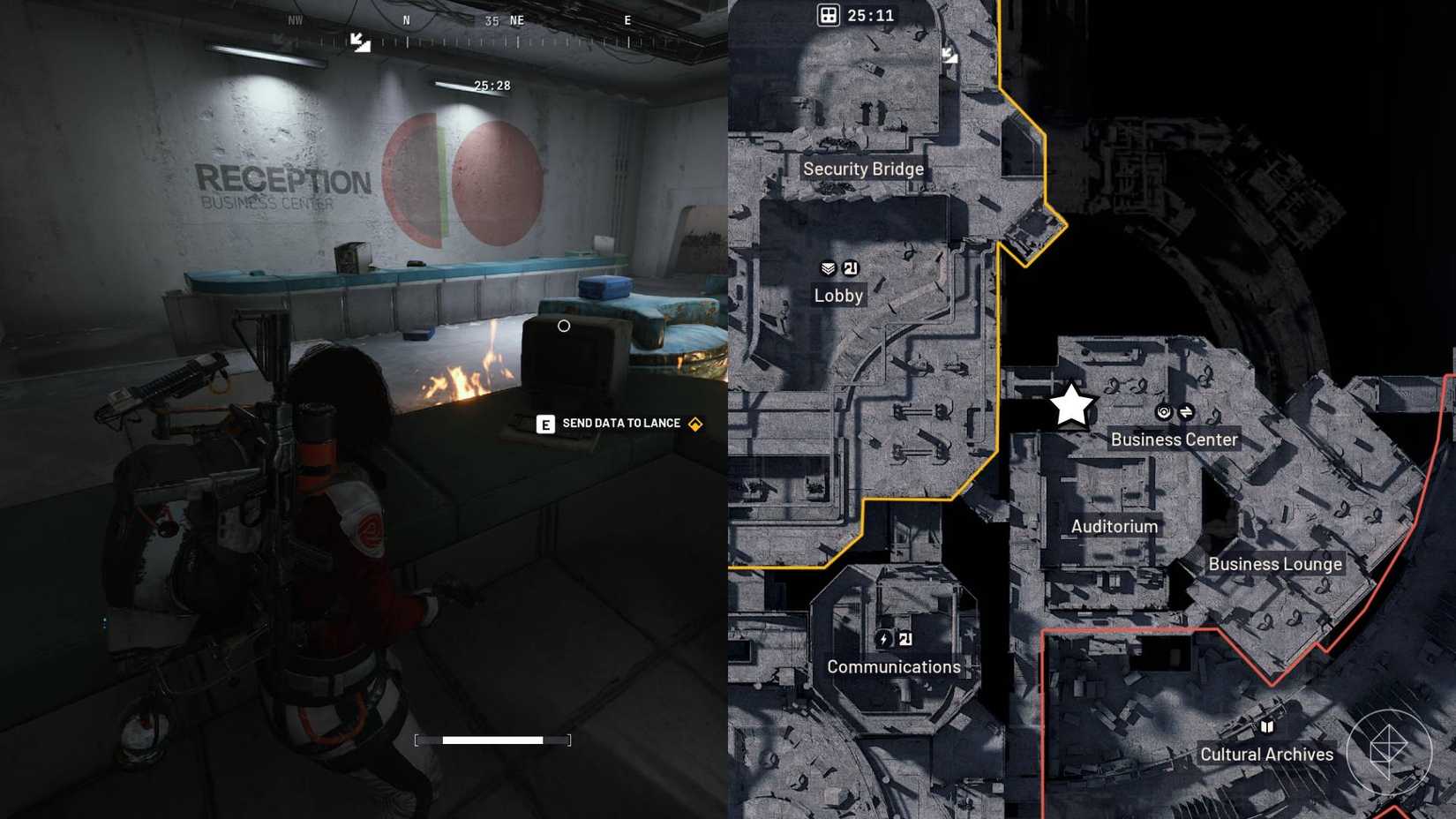Toggle the objective diamond next to Send Data prompt
The image size is (1456, 819).
tap(694, 424)
